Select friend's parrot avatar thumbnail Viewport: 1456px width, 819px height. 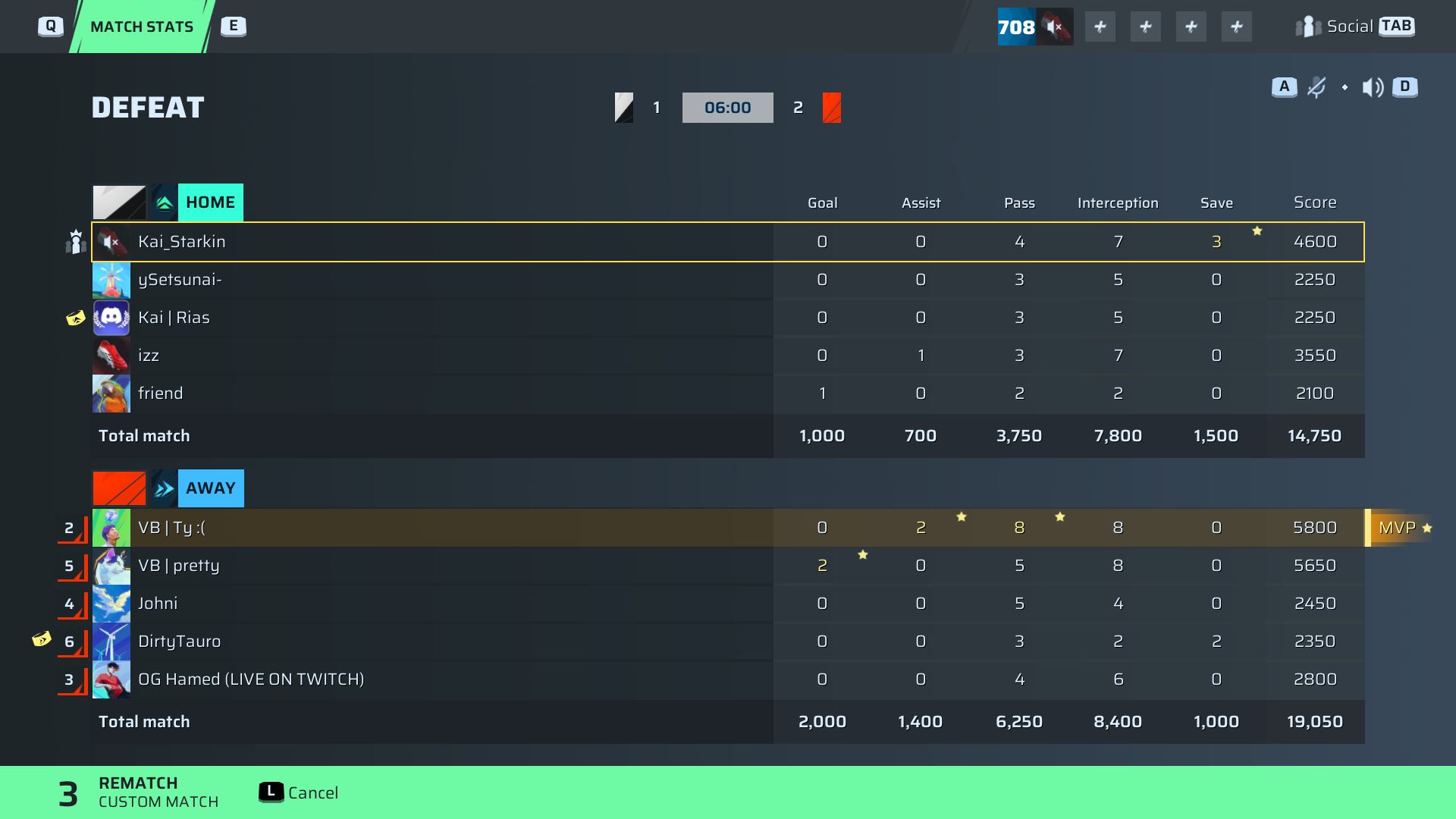pos(111,393)
